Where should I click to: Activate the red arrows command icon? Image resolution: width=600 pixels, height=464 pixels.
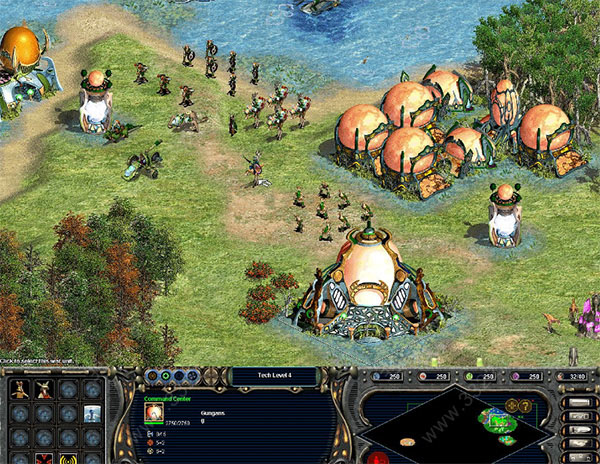click(x=44, y=458)
